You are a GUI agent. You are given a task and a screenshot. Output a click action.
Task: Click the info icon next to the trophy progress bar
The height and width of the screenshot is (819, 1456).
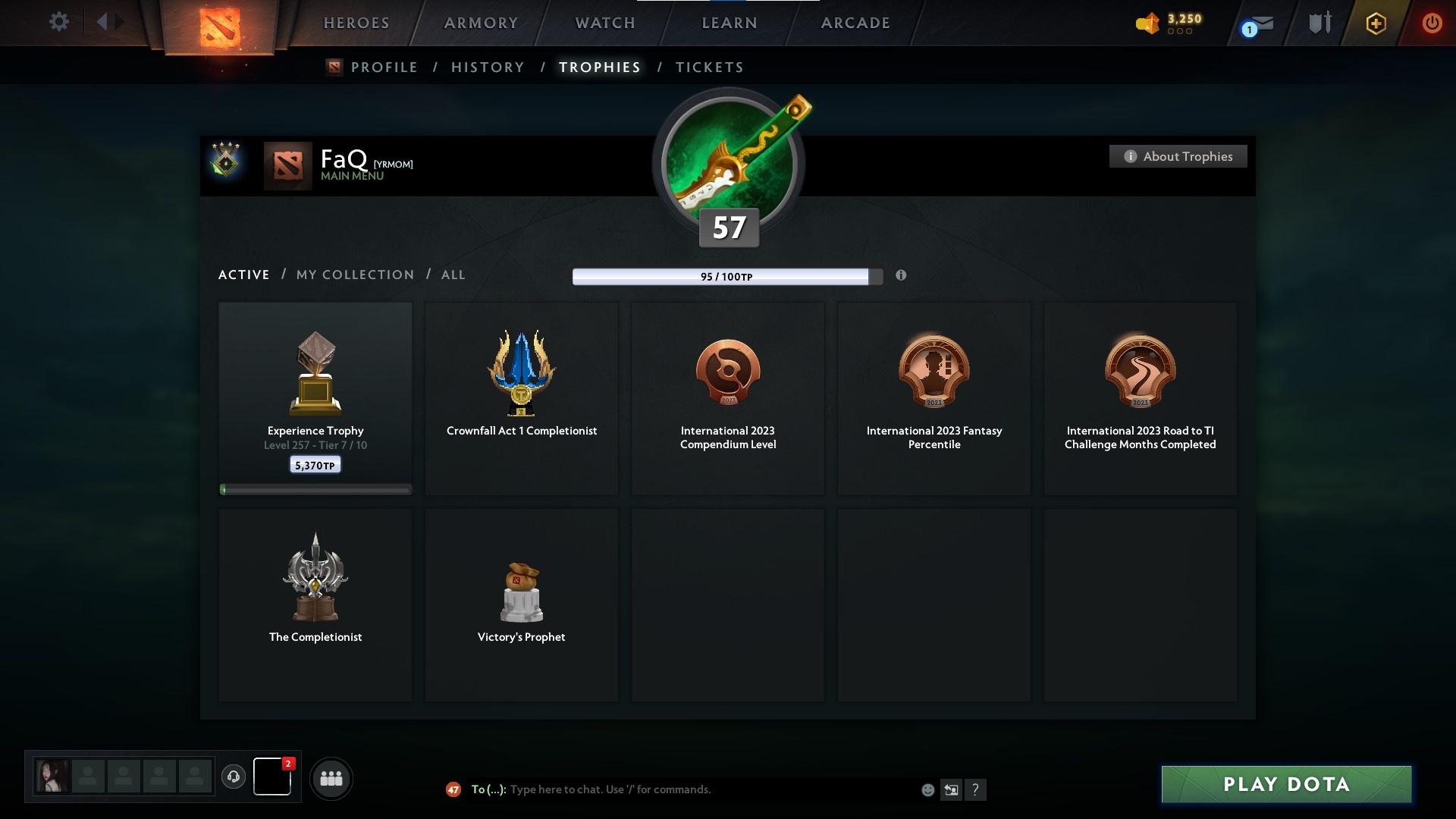point(902,276)
